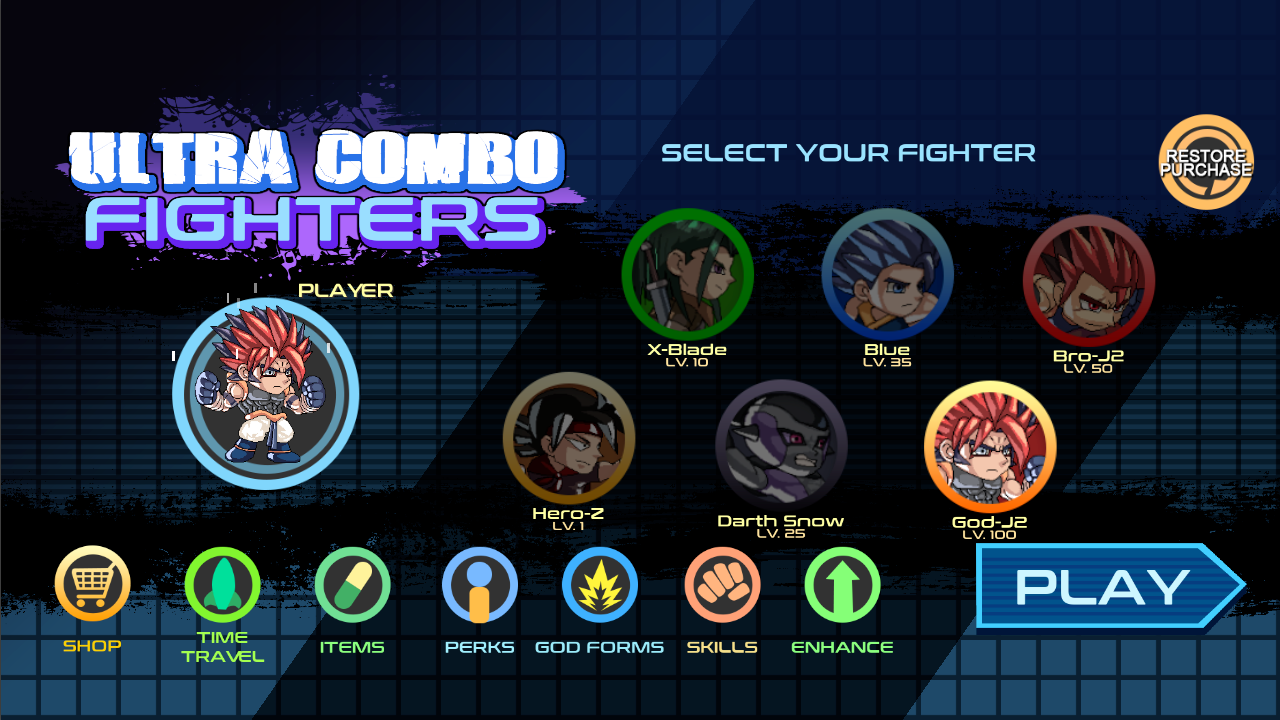Click the Restore Purchase icon
1280x720 pixels.
[x=1205, y=160]
